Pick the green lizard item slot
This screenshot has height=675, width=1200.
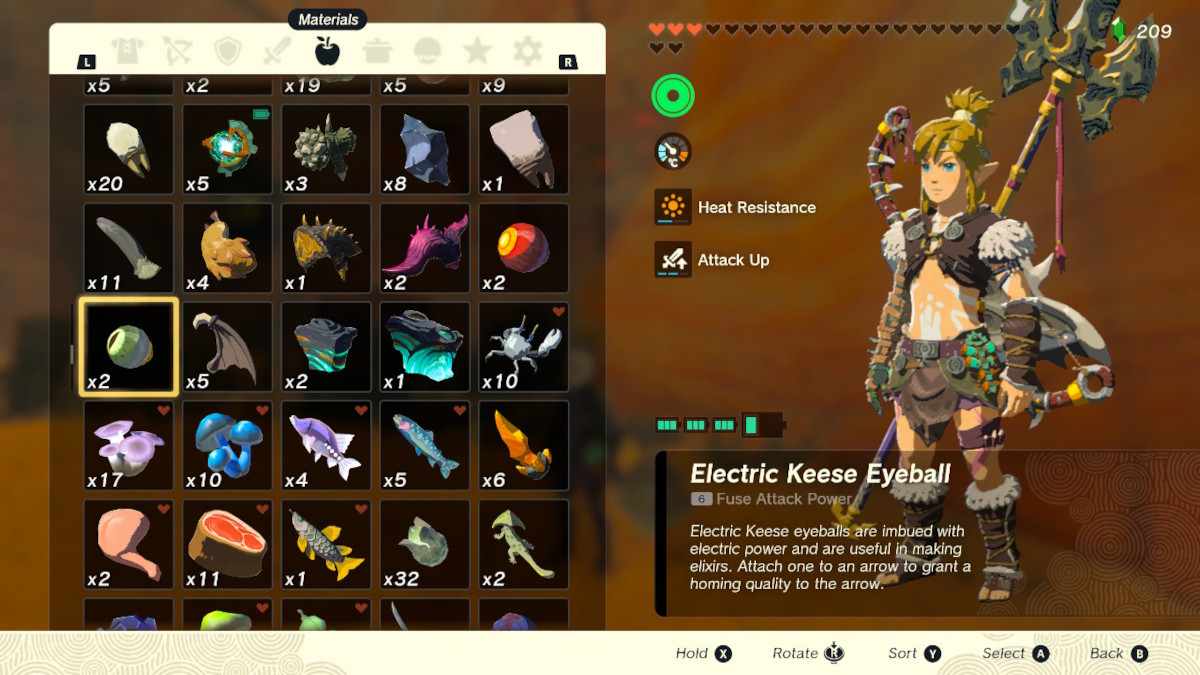click(523, 545)
